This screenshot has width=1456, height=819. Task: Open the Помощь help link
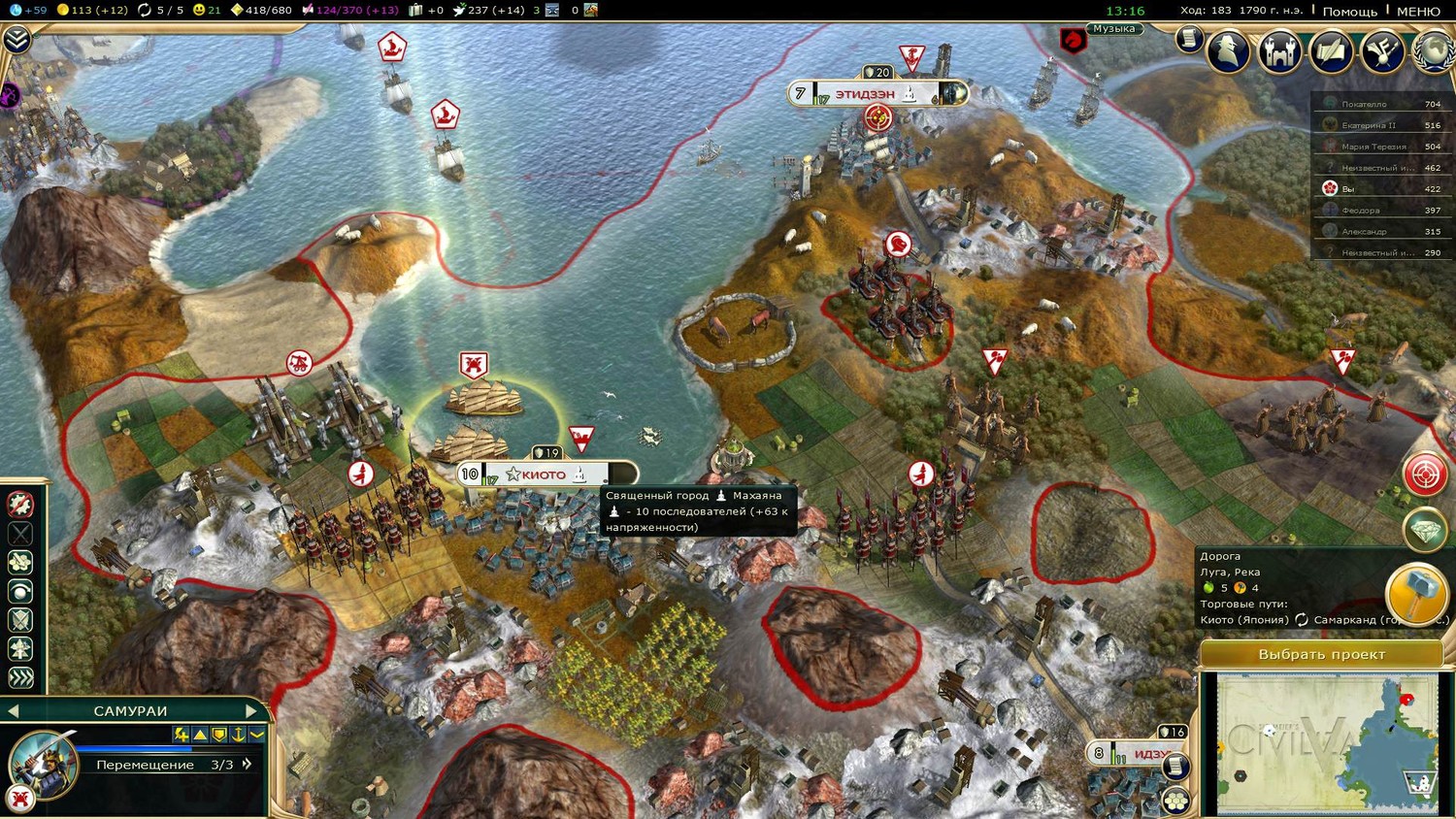1349,11
